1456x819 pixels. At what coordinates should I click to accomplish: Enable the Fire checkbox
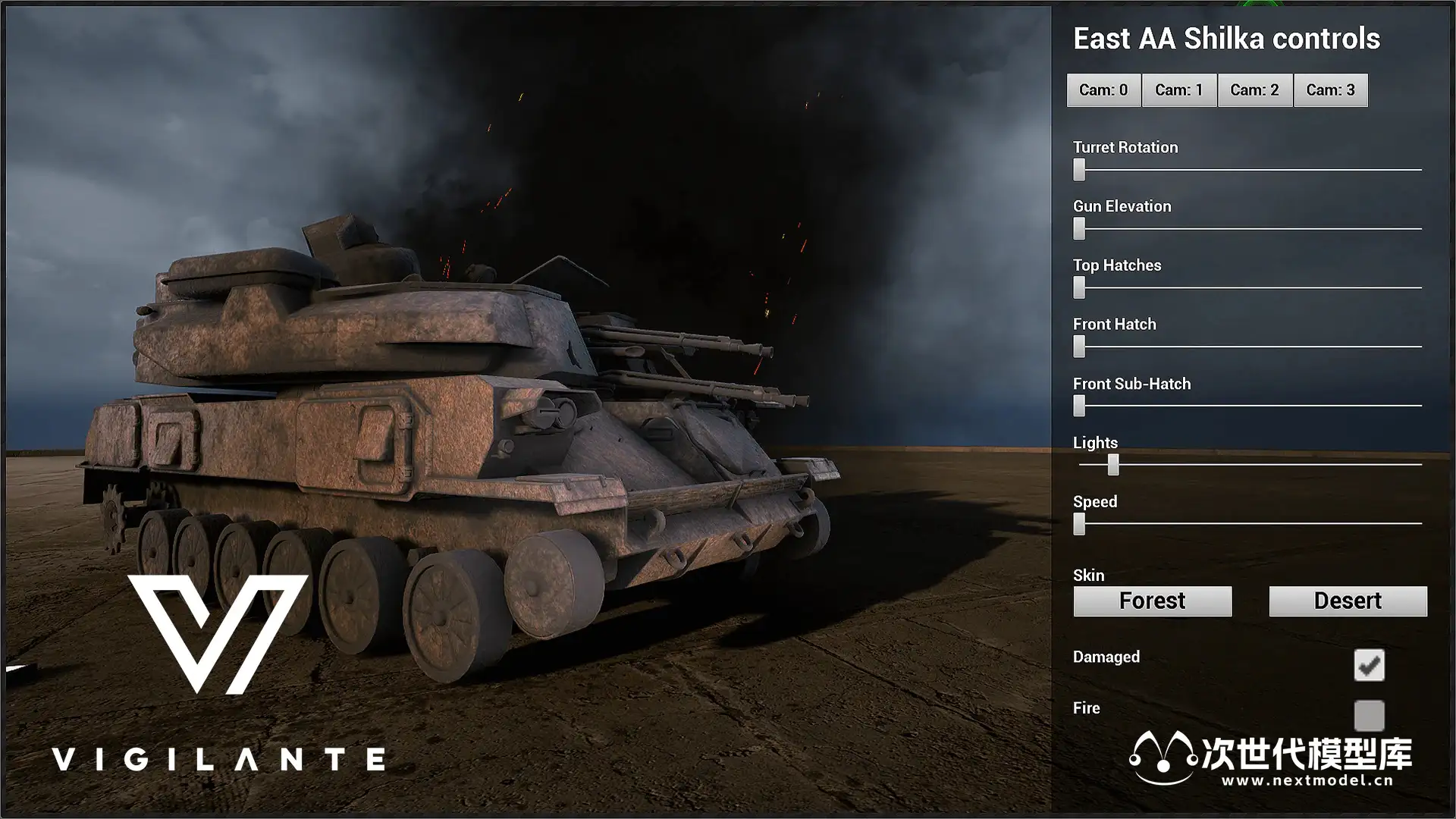point(1369,715)
